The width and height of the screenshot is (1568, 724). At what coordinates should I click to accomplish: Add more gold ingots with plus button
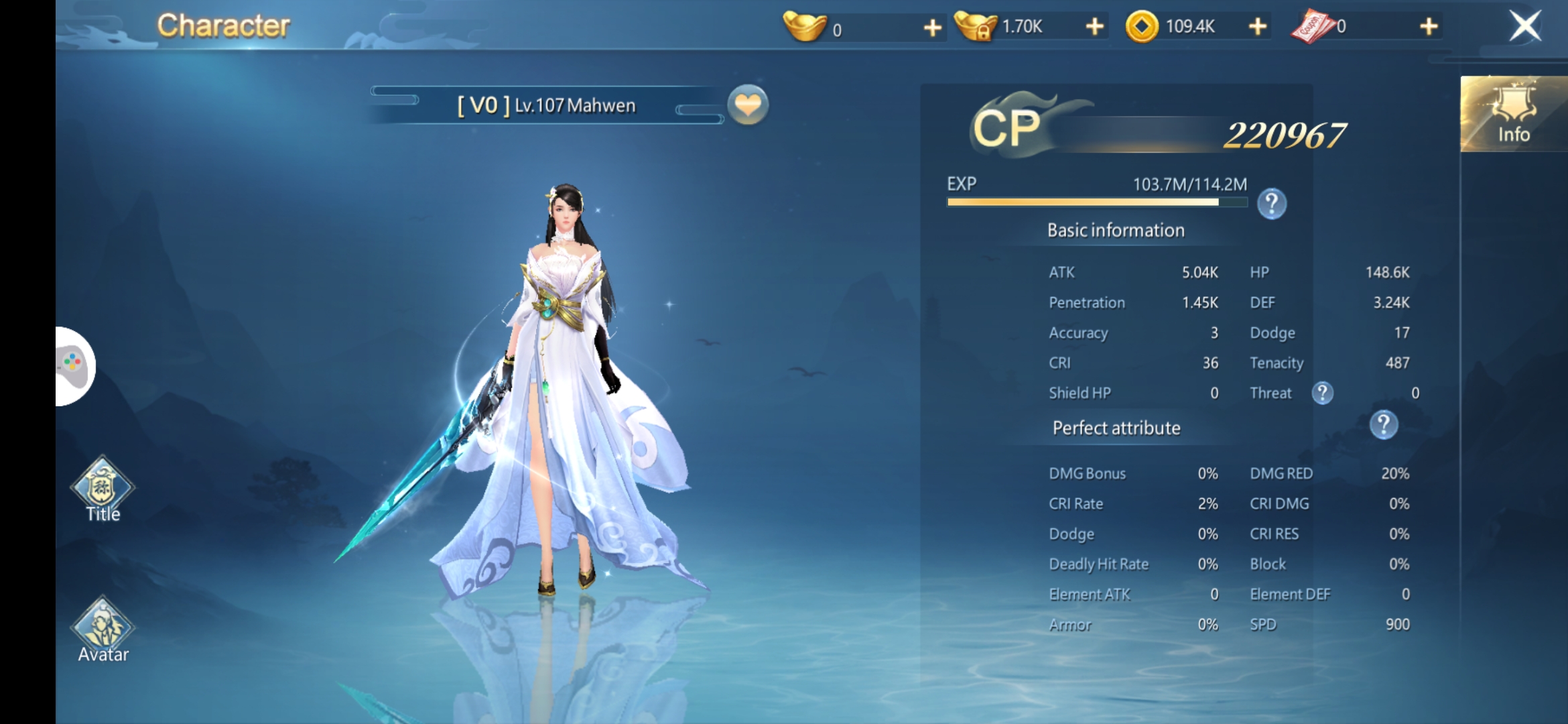coord(932,27)
